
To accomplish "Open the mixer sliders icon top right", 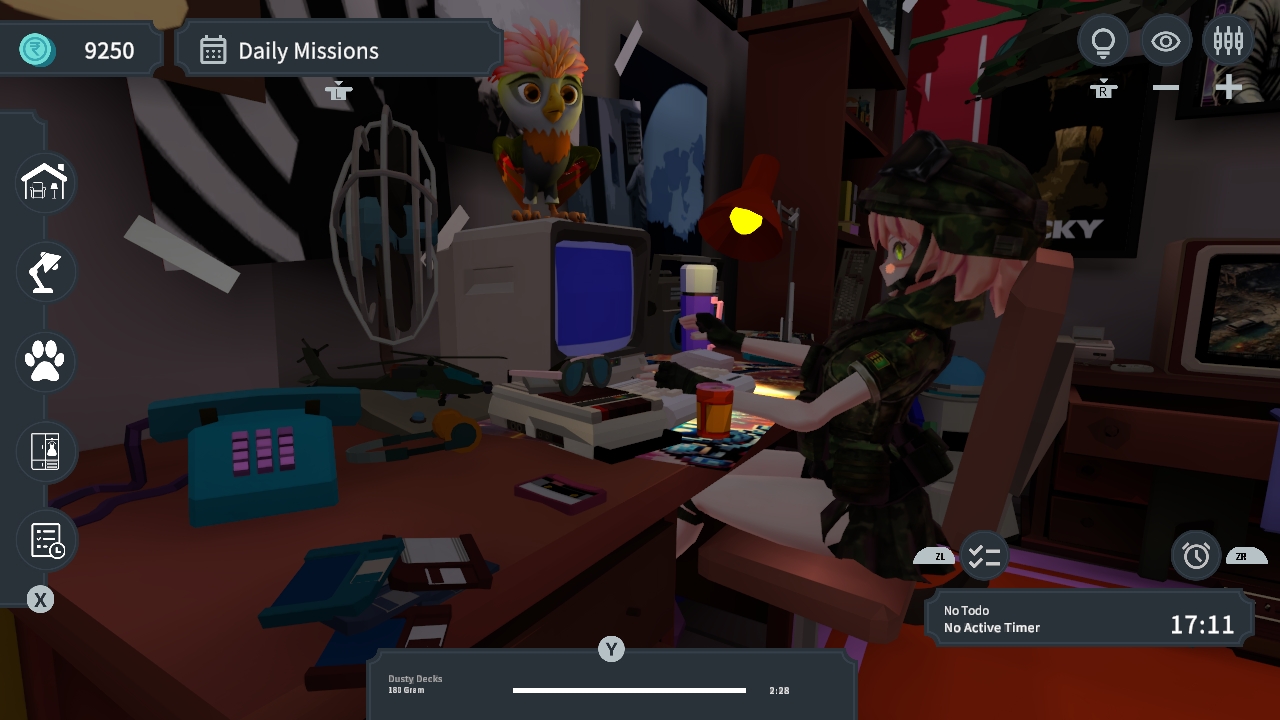I will (x=1228, y=41).
